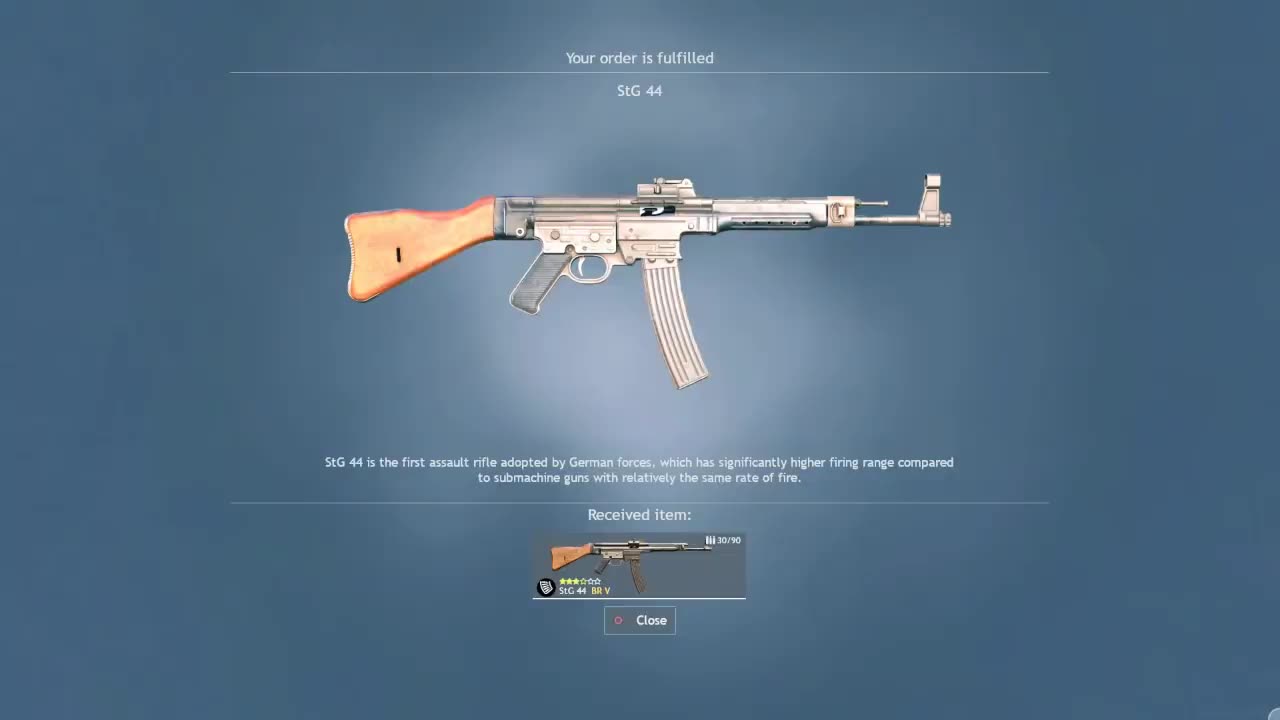
Task: Click the bullets ammo icon showing 30/90
Action: click(x=711, y=540)
